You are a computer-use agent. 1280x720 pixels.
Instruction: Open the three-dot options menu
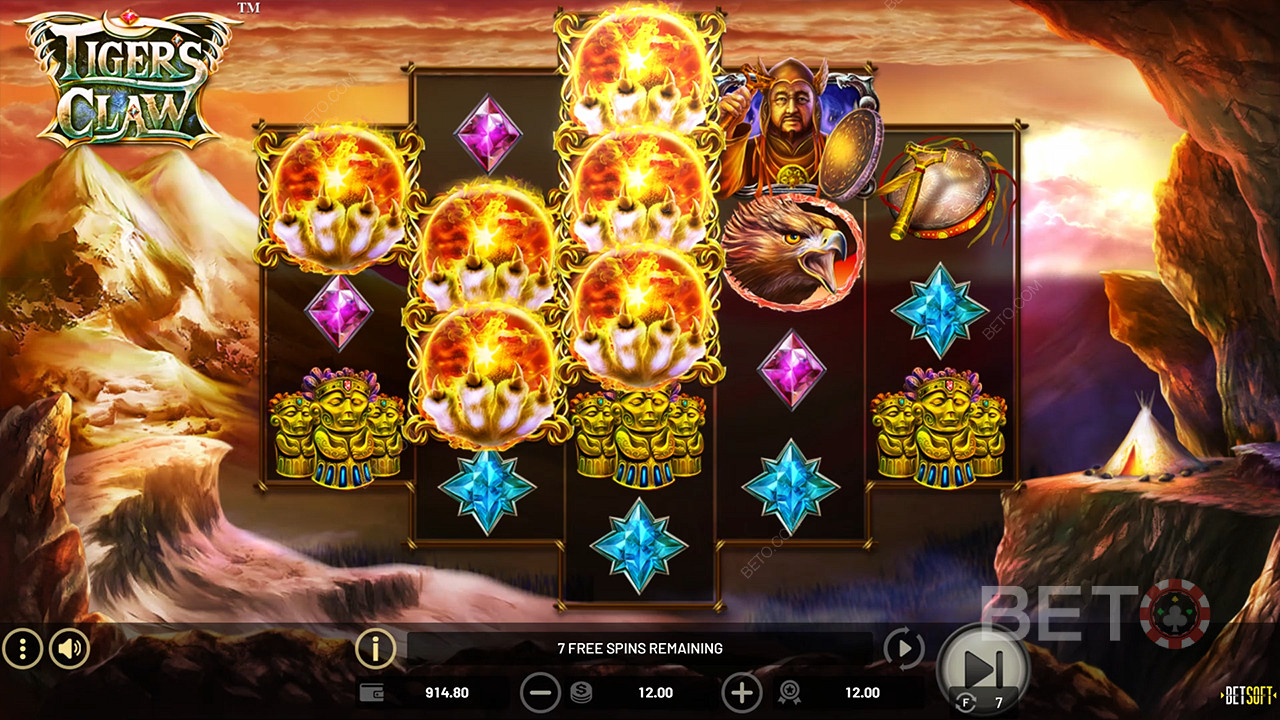(22, 650)
